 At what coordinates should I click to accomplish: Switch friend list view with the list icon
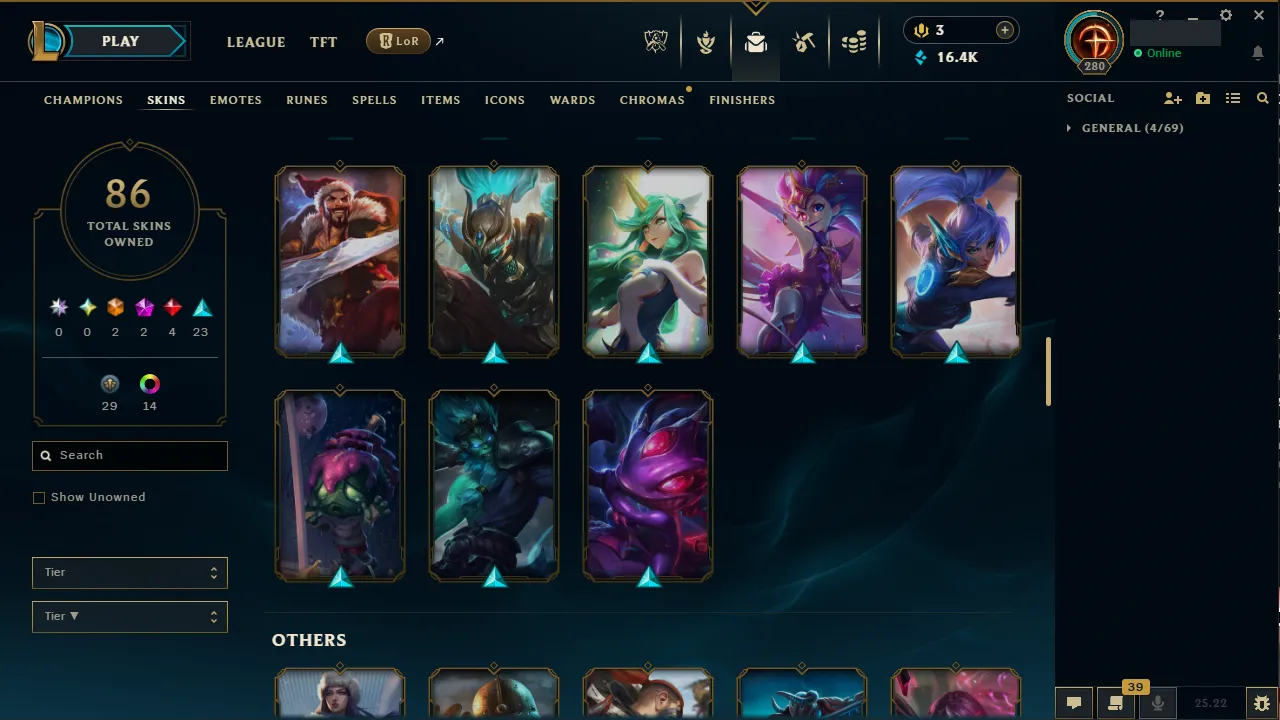(x=1232, y=98)
